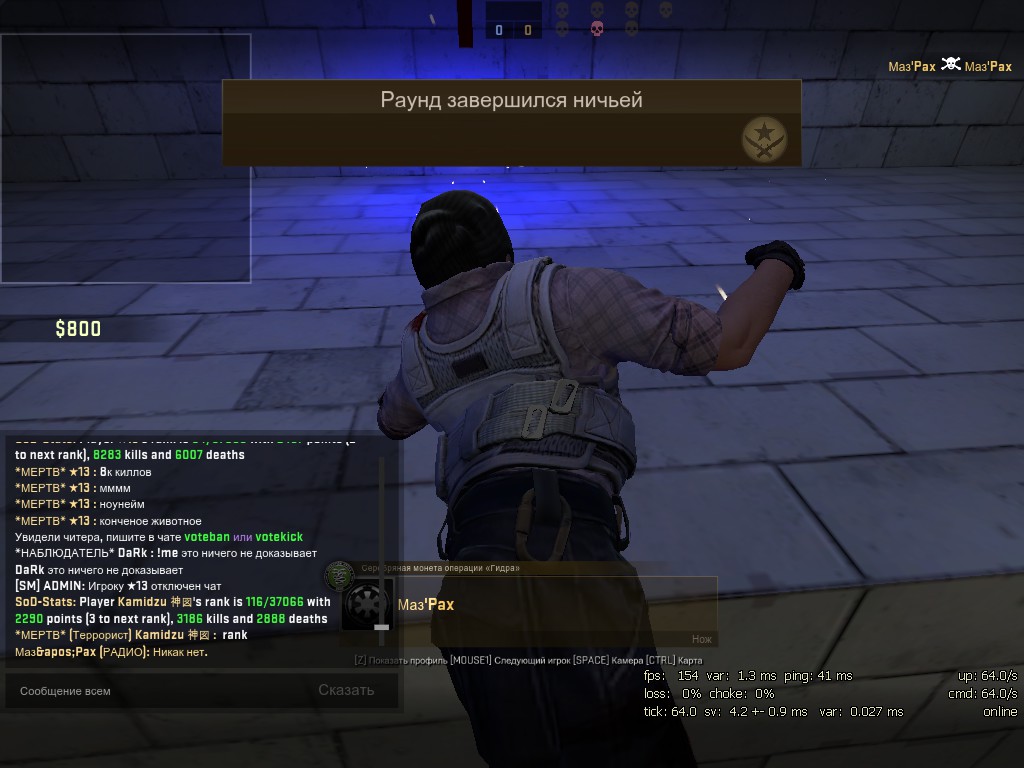The image size is (1024, 768).
Task: Click the Hydra operation coin icon
Action: (x=340, y=575)
